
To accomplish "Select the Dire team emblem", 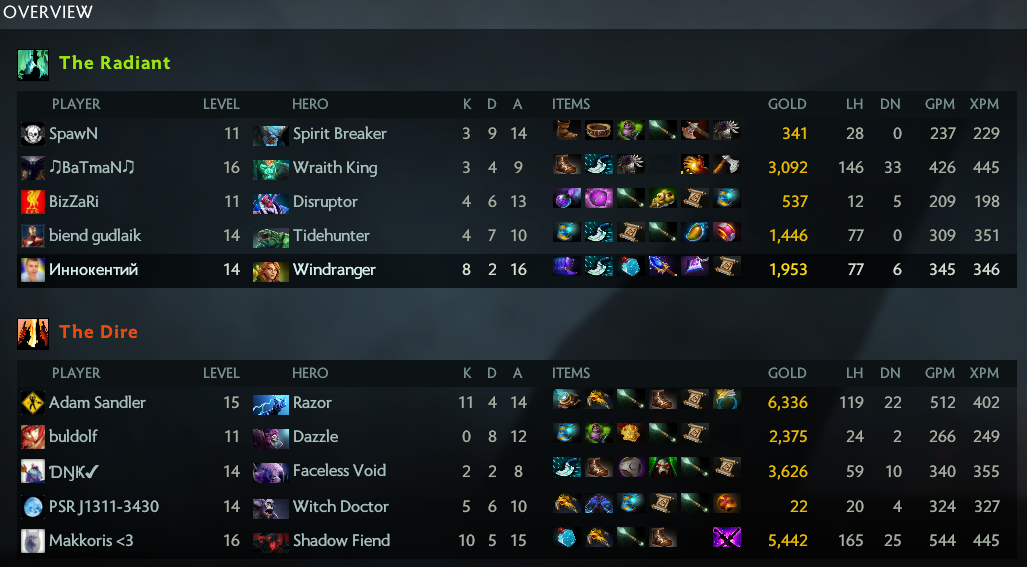I will (33, 333).
